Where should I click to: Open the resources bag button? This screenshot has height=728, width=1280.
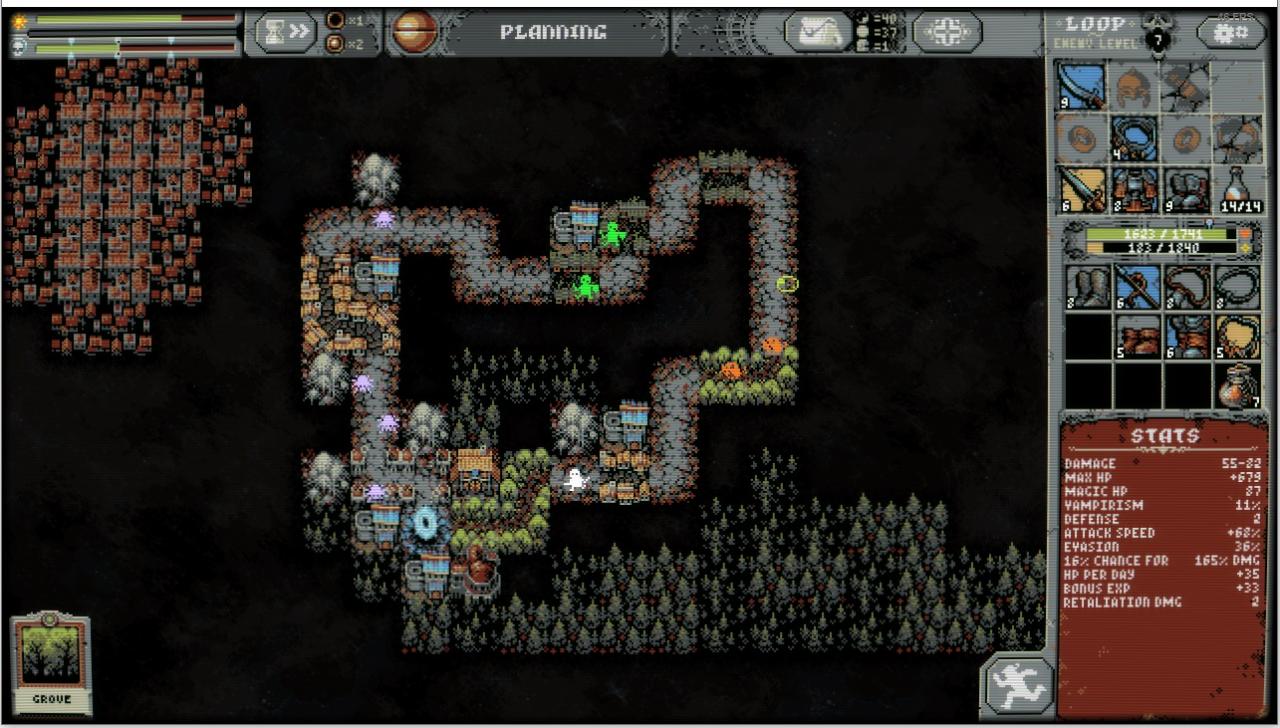pos(818,32)
